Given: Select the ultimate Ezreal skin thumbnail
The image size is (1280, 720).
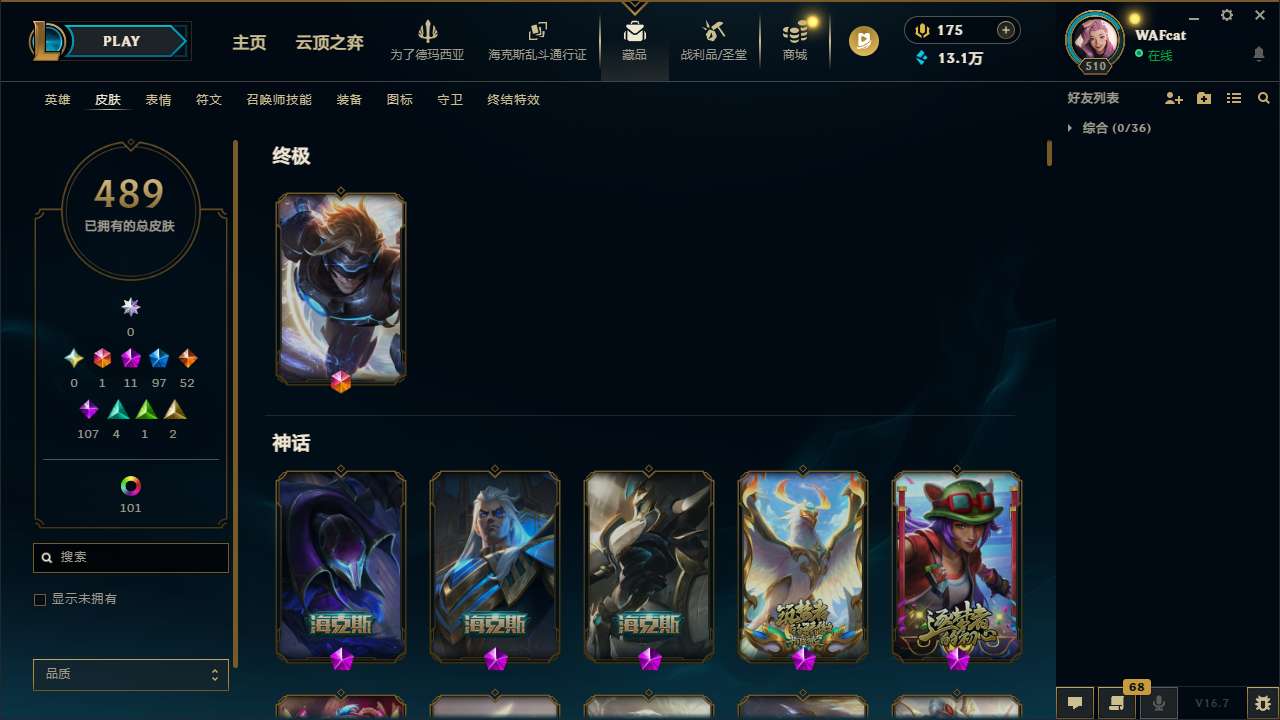Looking at the screenshot, I should [340, 288].
